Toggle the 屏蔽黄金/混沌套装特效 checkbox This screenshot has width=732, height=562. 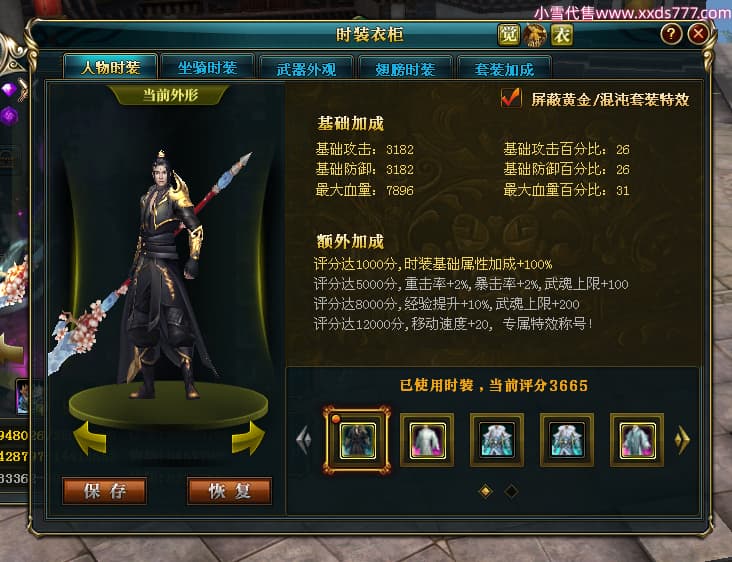[511, 99]
